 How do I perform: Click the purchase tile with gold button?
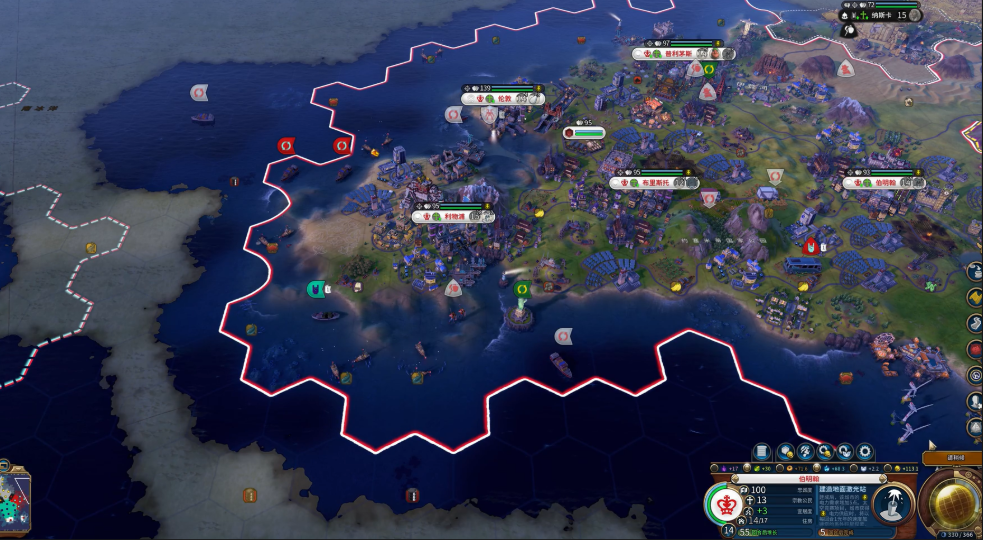(784, 452)
